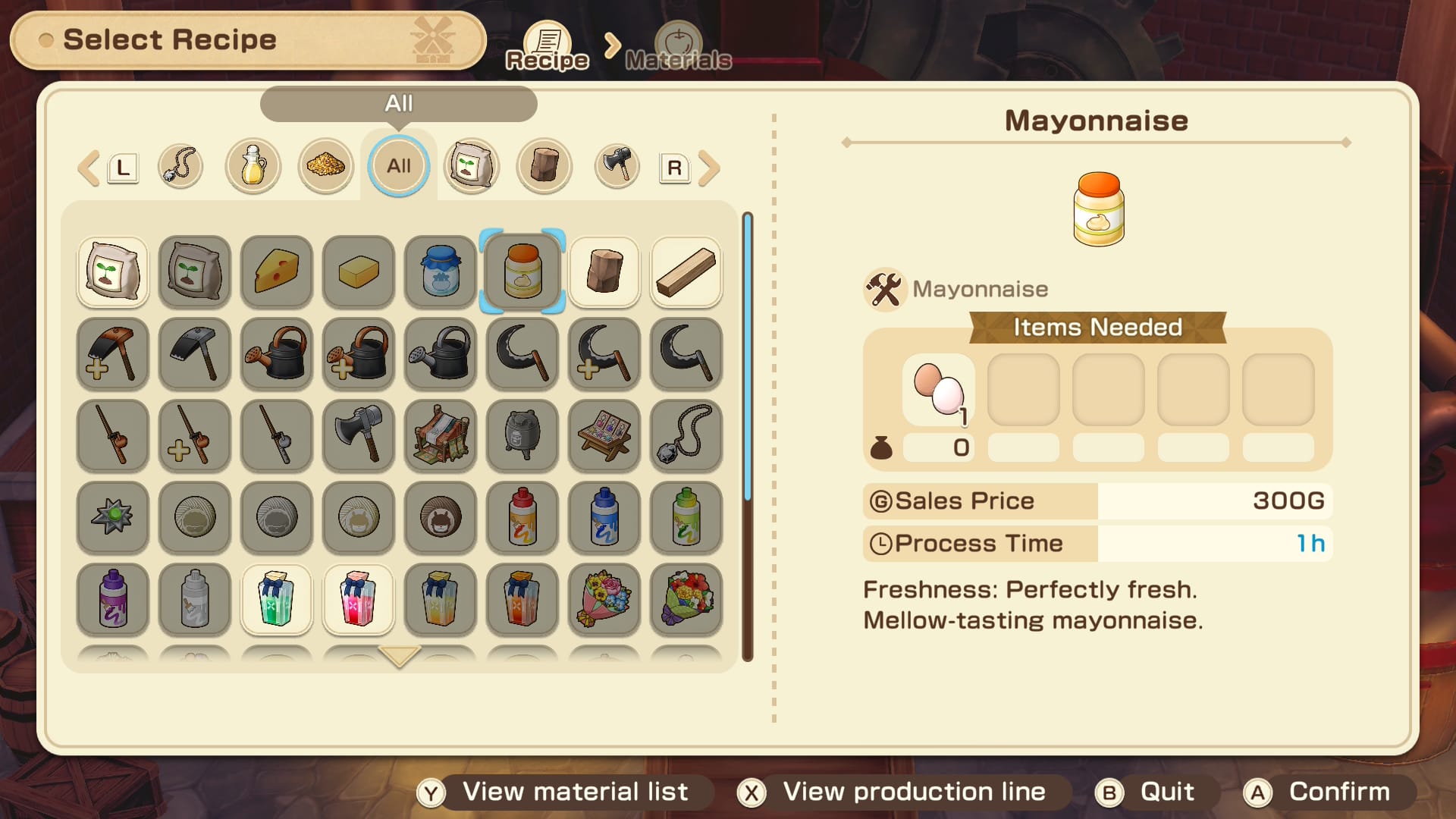Choose the green gift box recipe
The height and width of the screenshot is (819, 1456).
click(x=277, y=599)
